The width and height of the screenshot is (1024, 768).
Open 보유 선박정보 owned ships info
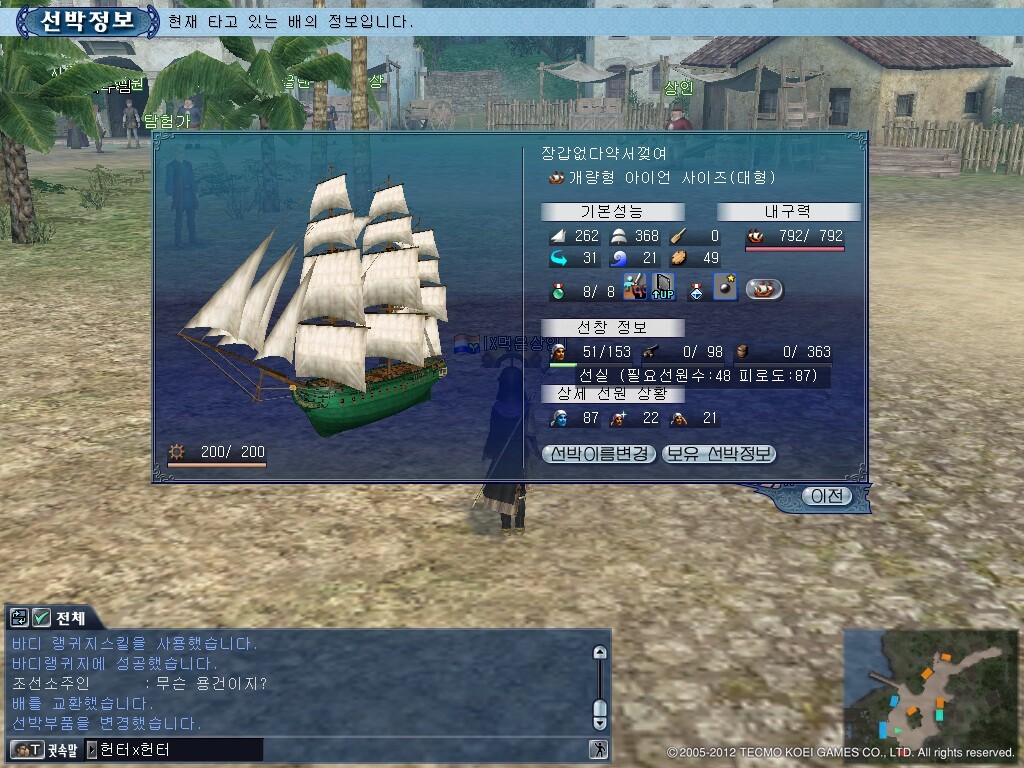719,454
